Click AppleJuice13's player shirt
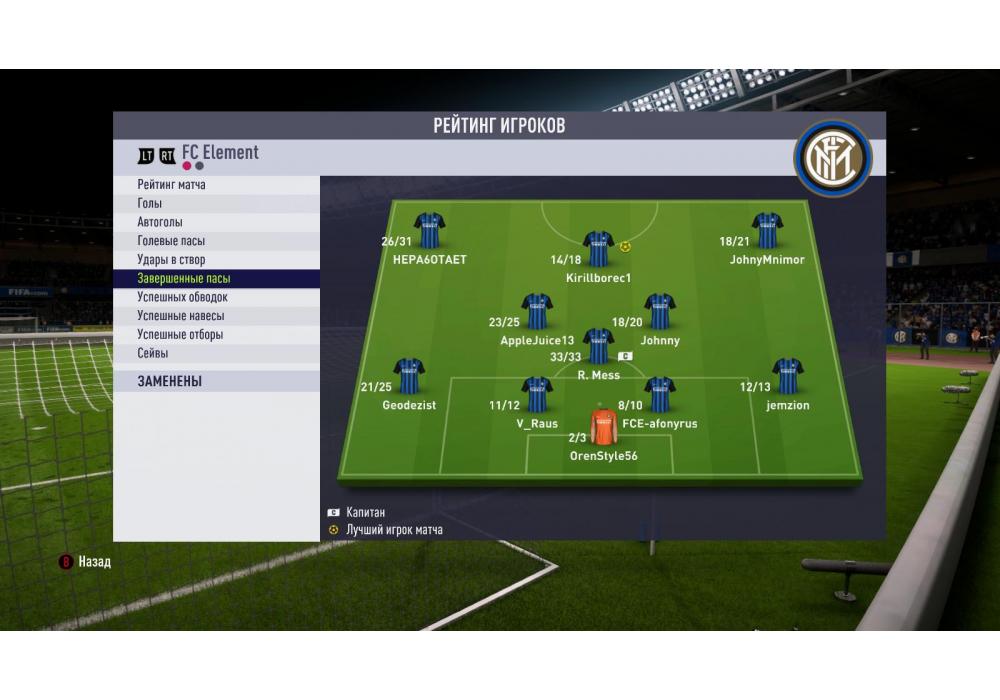 pos(537,311)
